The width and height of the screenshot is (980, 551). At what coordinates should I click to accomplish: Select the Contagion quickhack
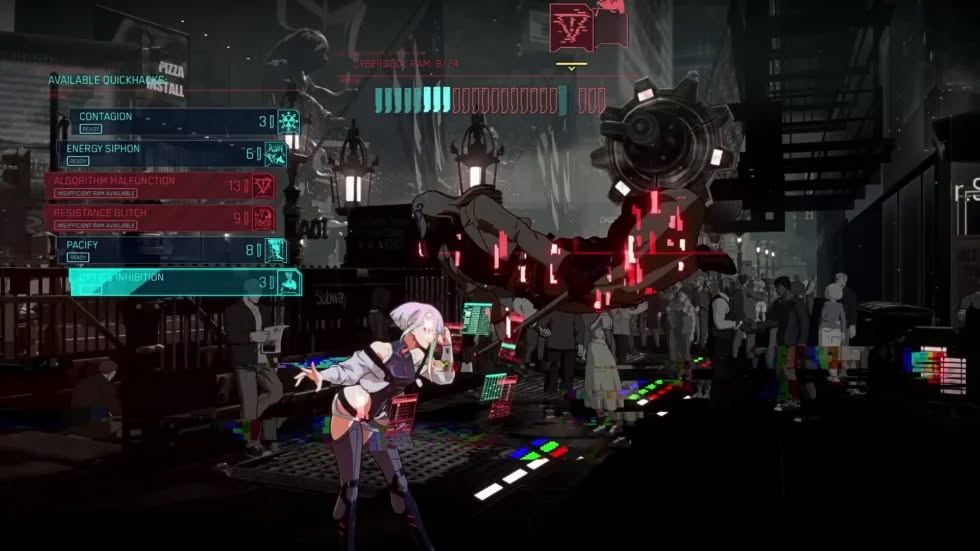[170, 122]
